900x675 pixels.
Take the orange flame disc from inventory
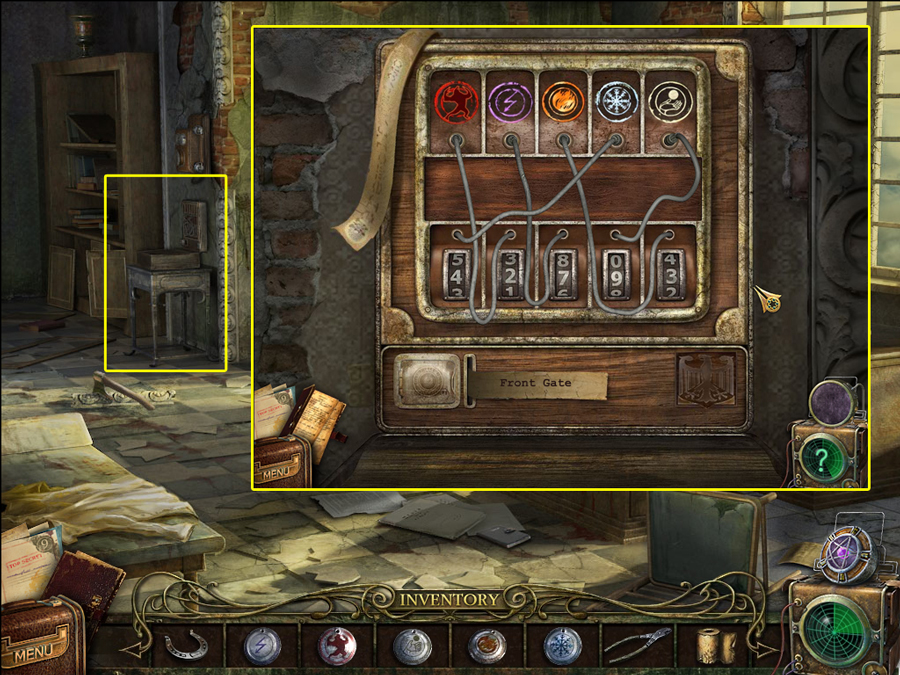point(487,646)
